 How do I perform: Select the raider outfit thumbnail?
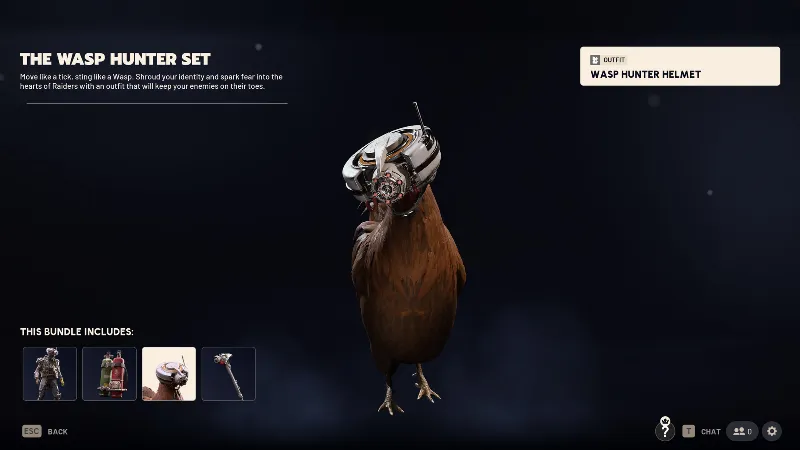pos(49,374)
